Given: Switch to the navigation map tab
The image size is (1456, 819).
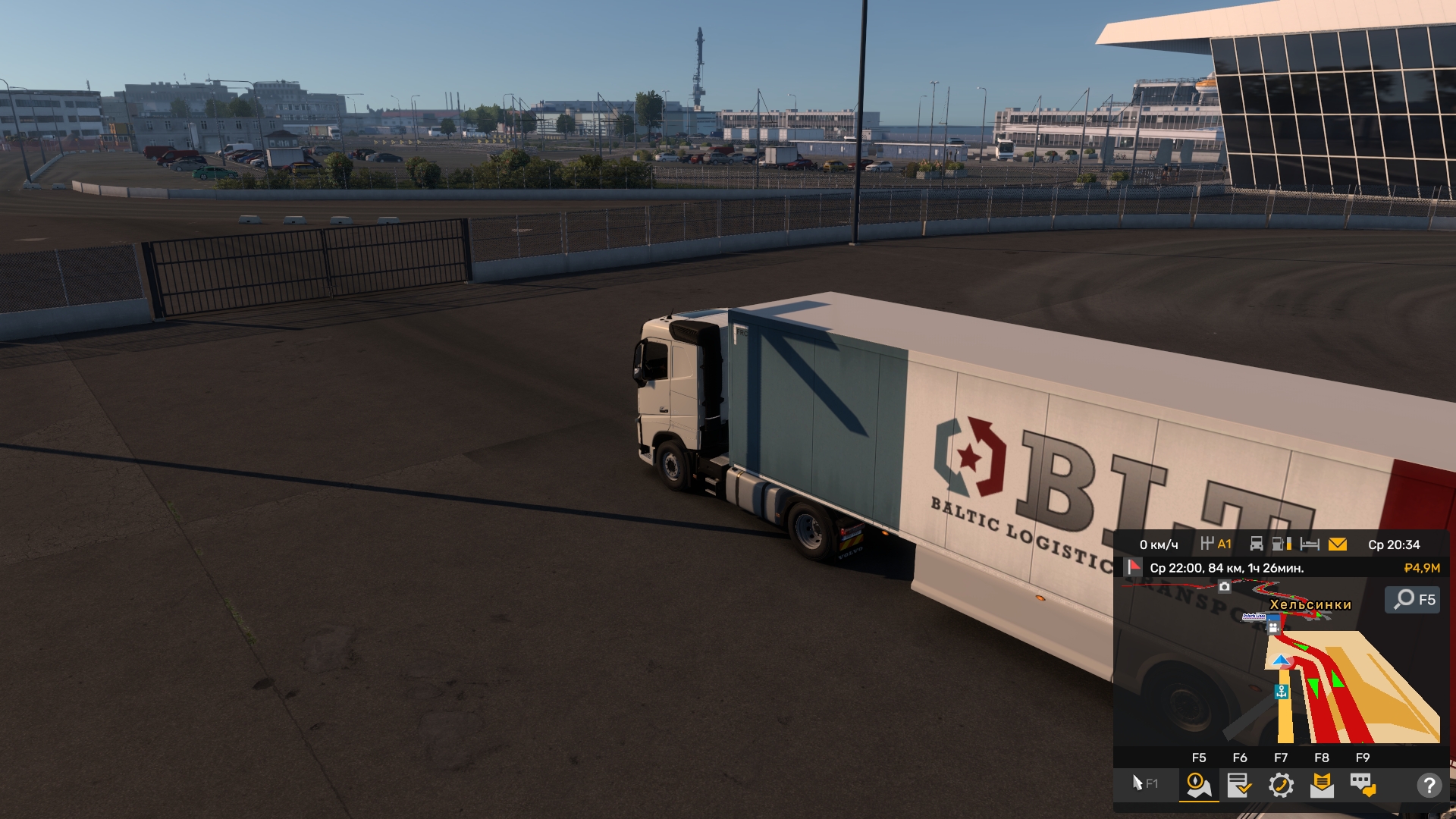Looking at the screenshot, I should point(1199,785).
